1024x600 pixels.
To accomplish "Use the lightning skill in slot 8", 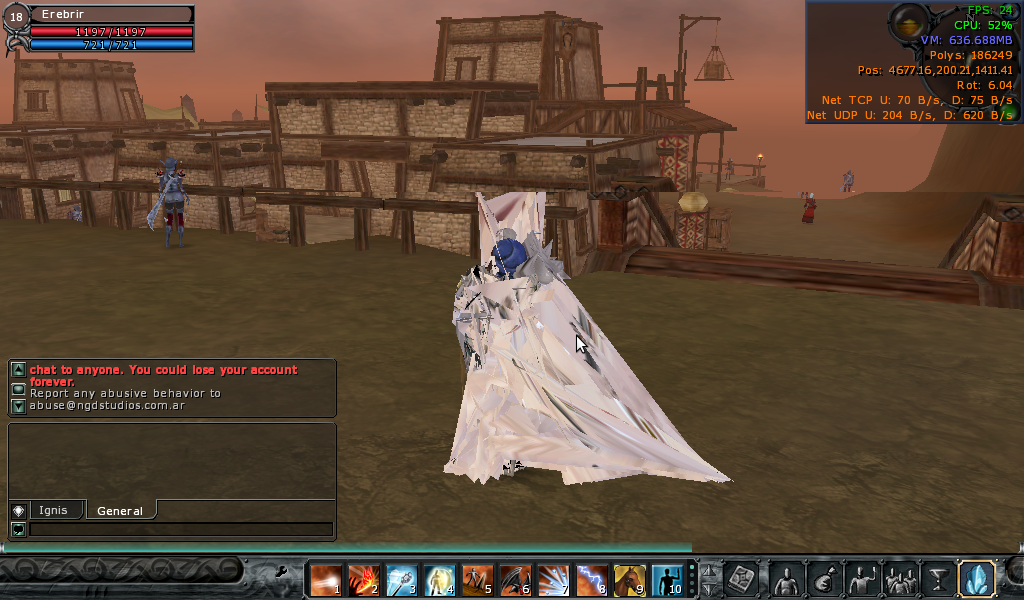I will click(592, 579).
